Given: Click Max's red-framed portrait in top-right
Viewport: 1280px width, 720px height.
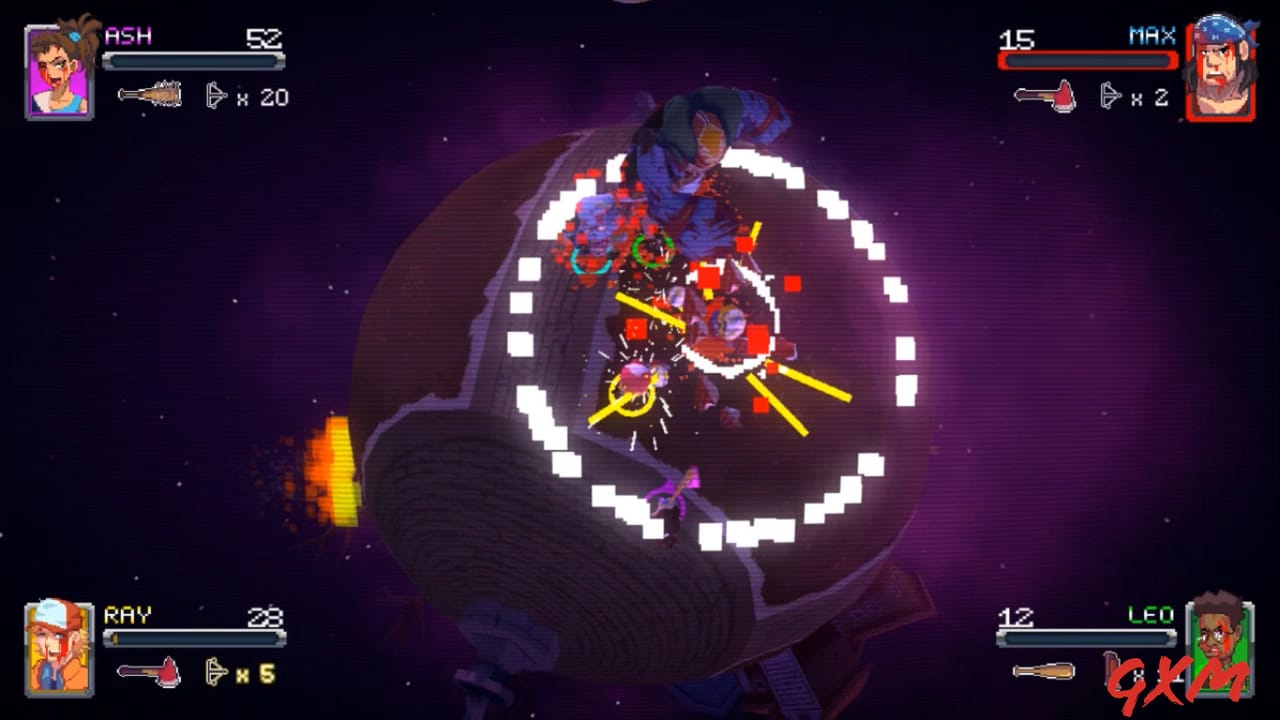Looking at the screenshot, I should [x=1222, y=65].
